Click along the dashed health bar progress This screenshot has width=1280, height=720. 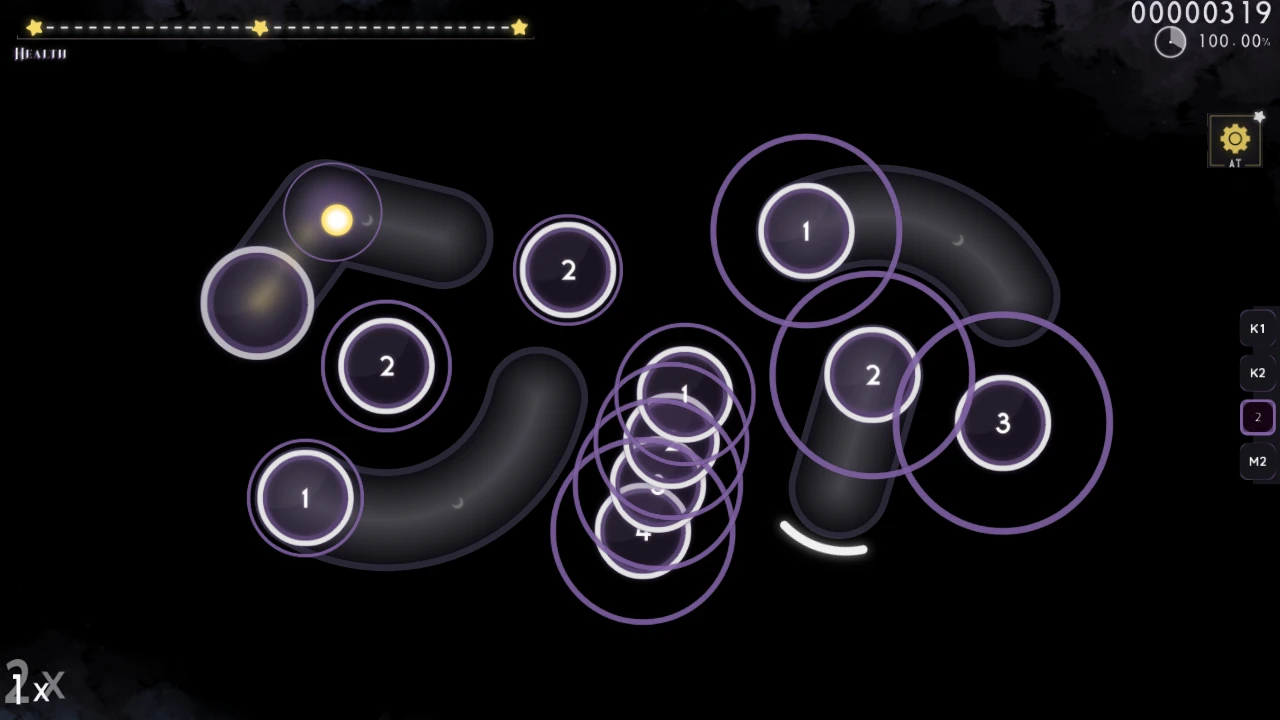pos(150,27)
